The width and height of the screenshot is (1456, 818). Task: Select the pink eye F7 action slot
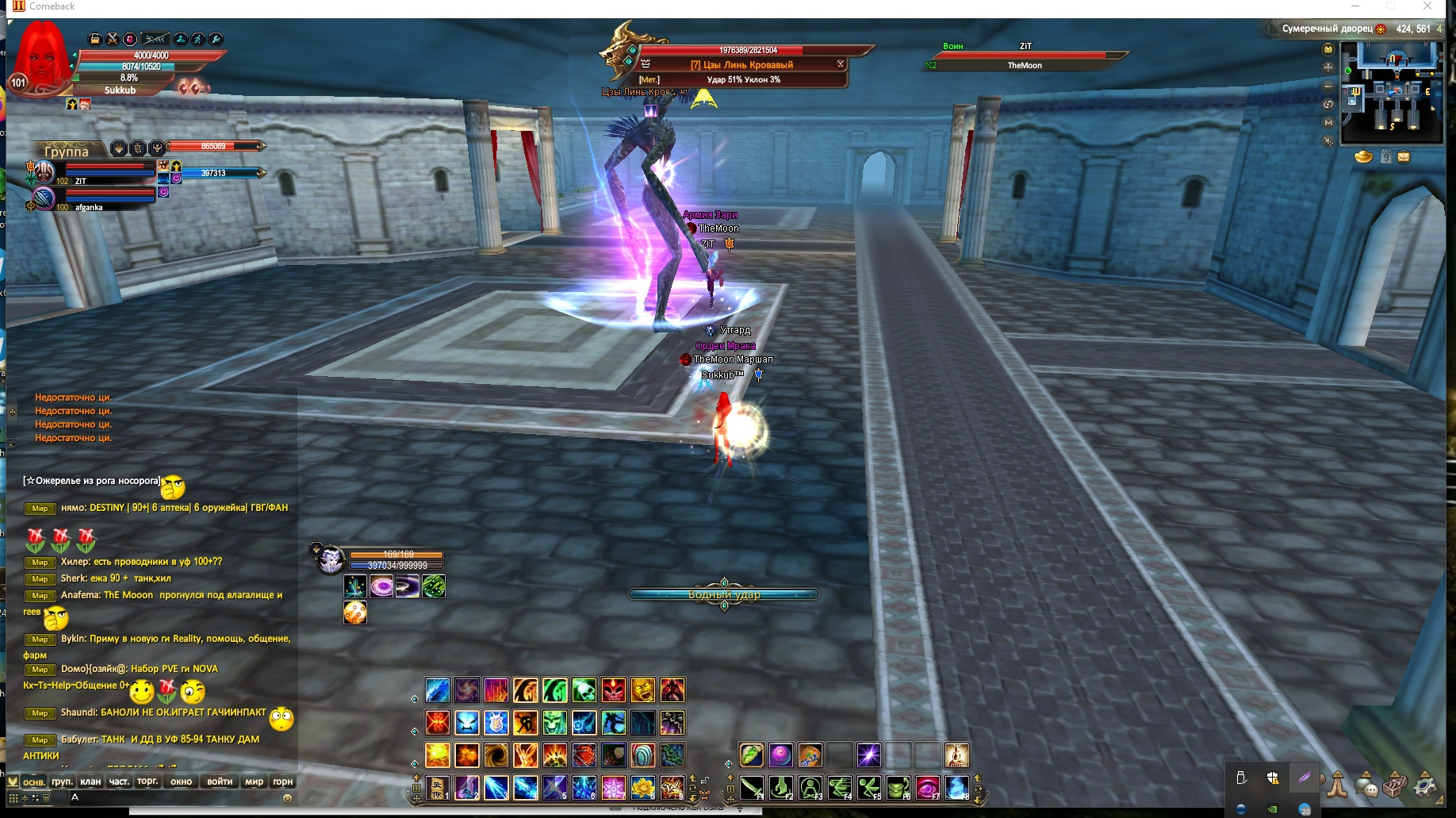click(927, 788)
